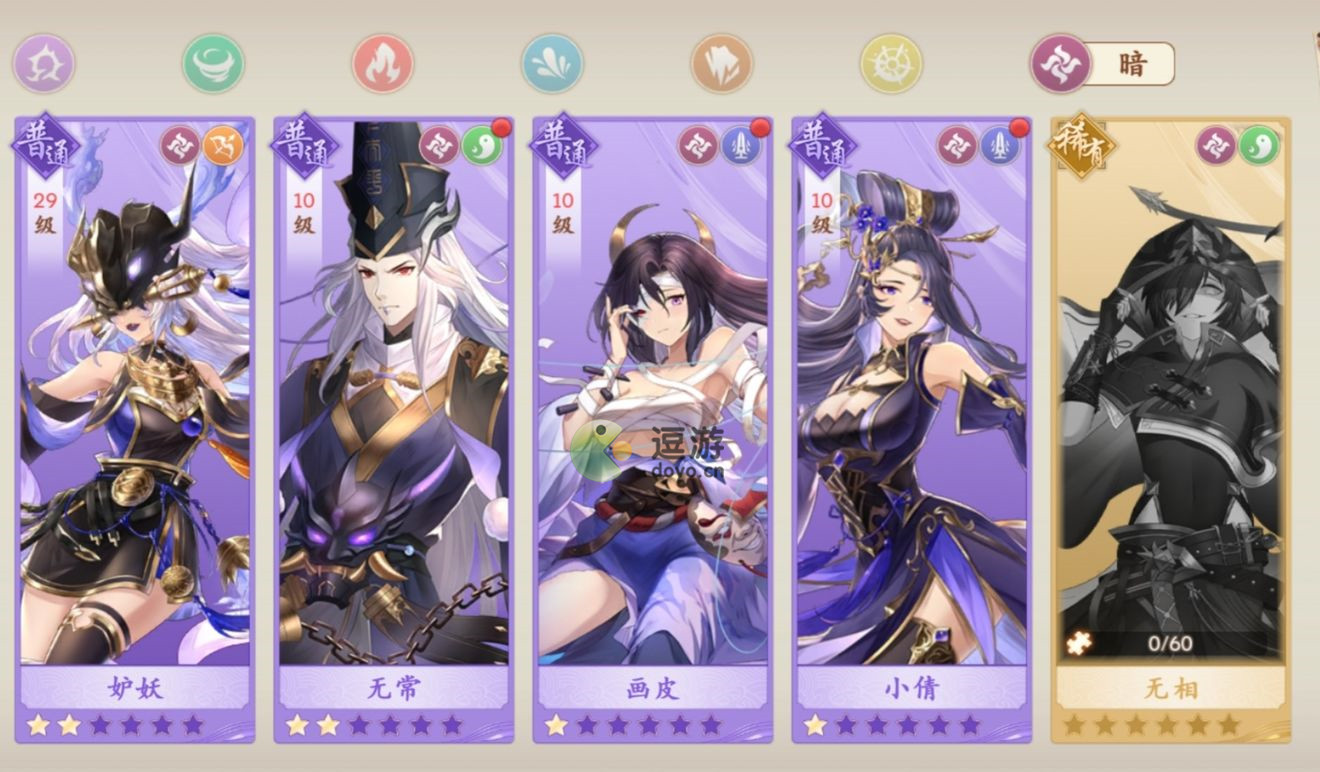Switch to the yellow wheel element filter
1320x772 pixels.
pos(891,64)
